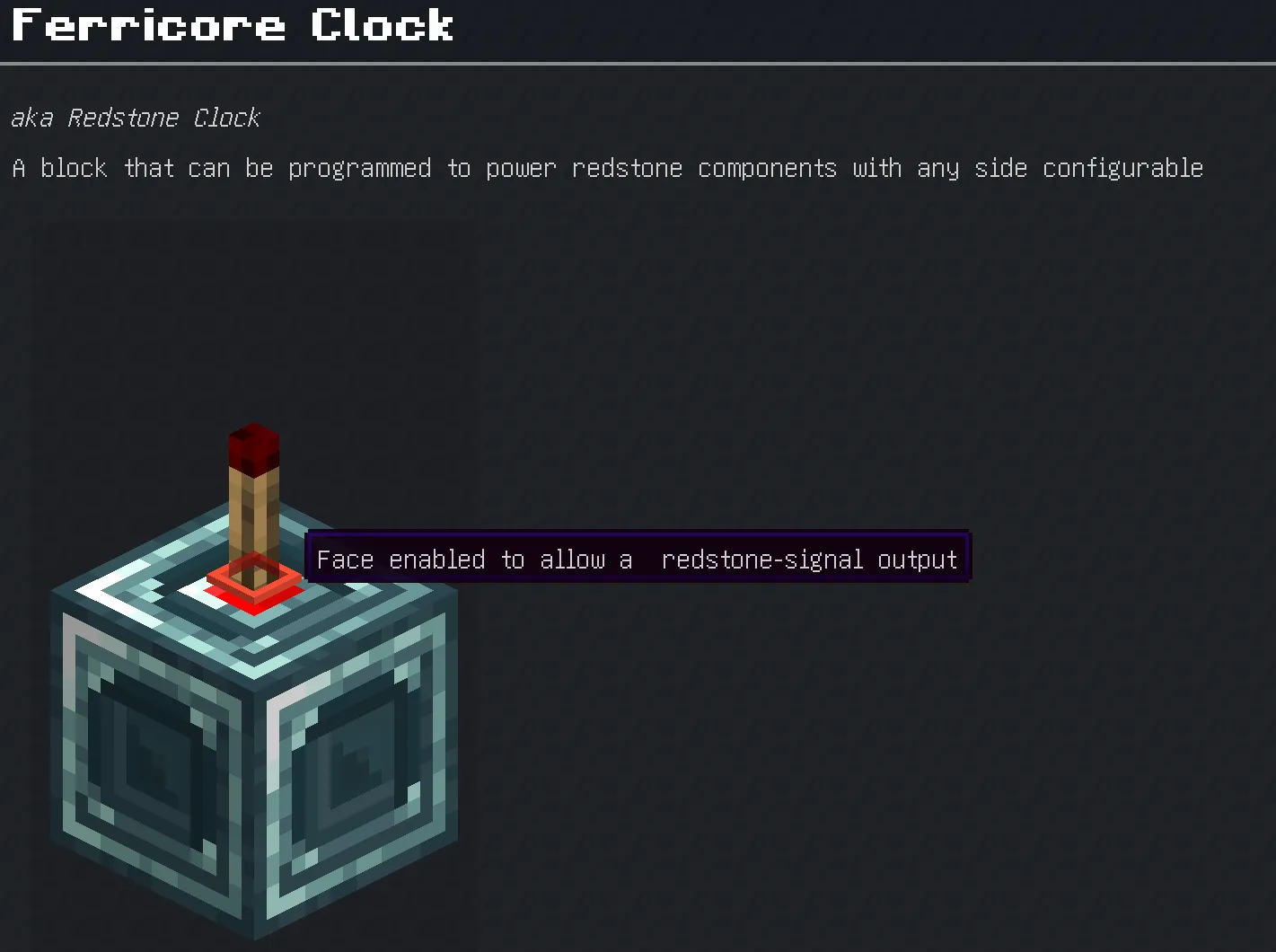Screen dimensions: 1276x952
Task: Expand the Ferricore Clock image preview
Action: click(x=251, y=718)
